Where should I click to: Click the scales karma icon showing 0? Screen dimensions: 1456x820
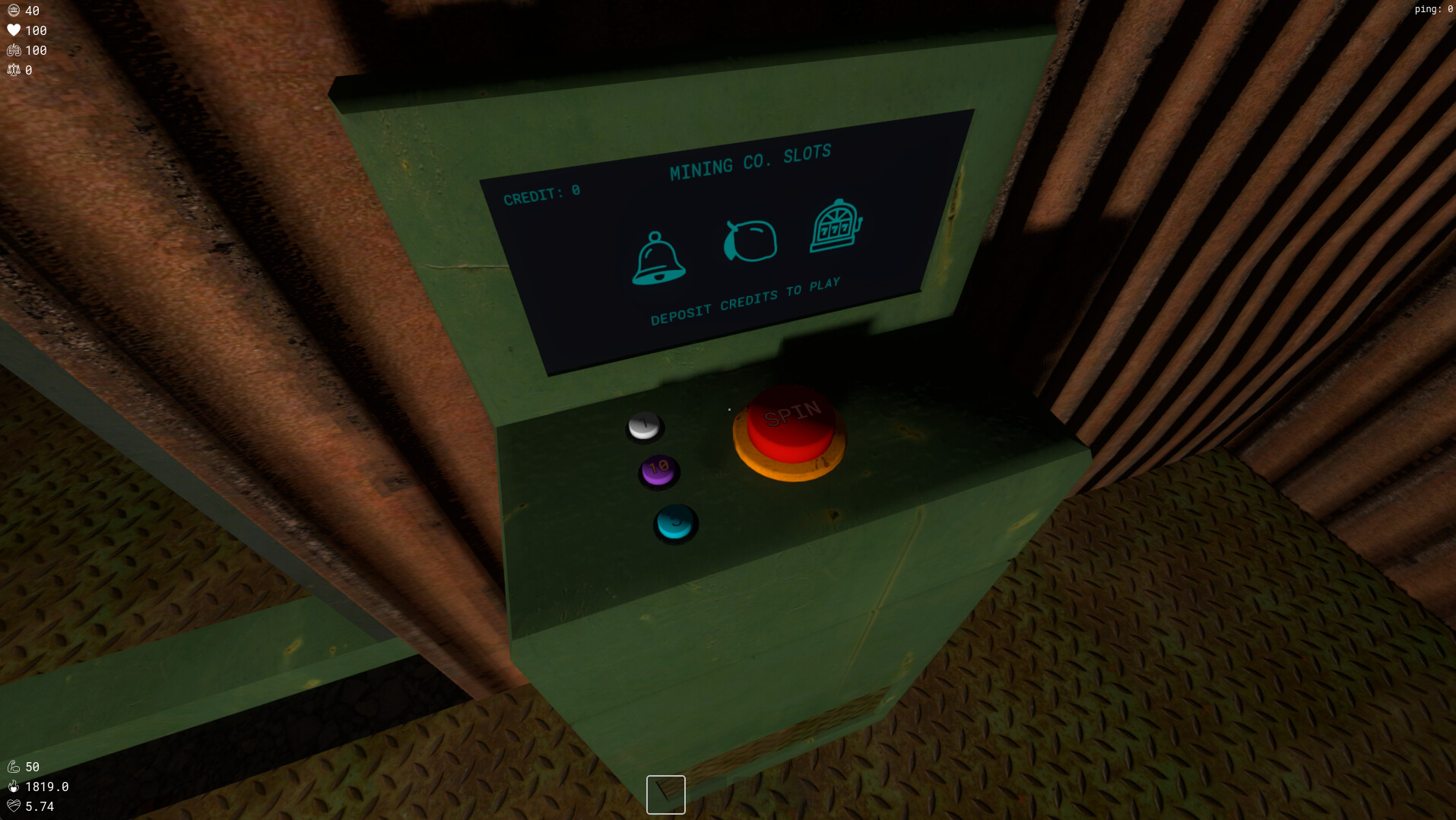click(13, 69)
